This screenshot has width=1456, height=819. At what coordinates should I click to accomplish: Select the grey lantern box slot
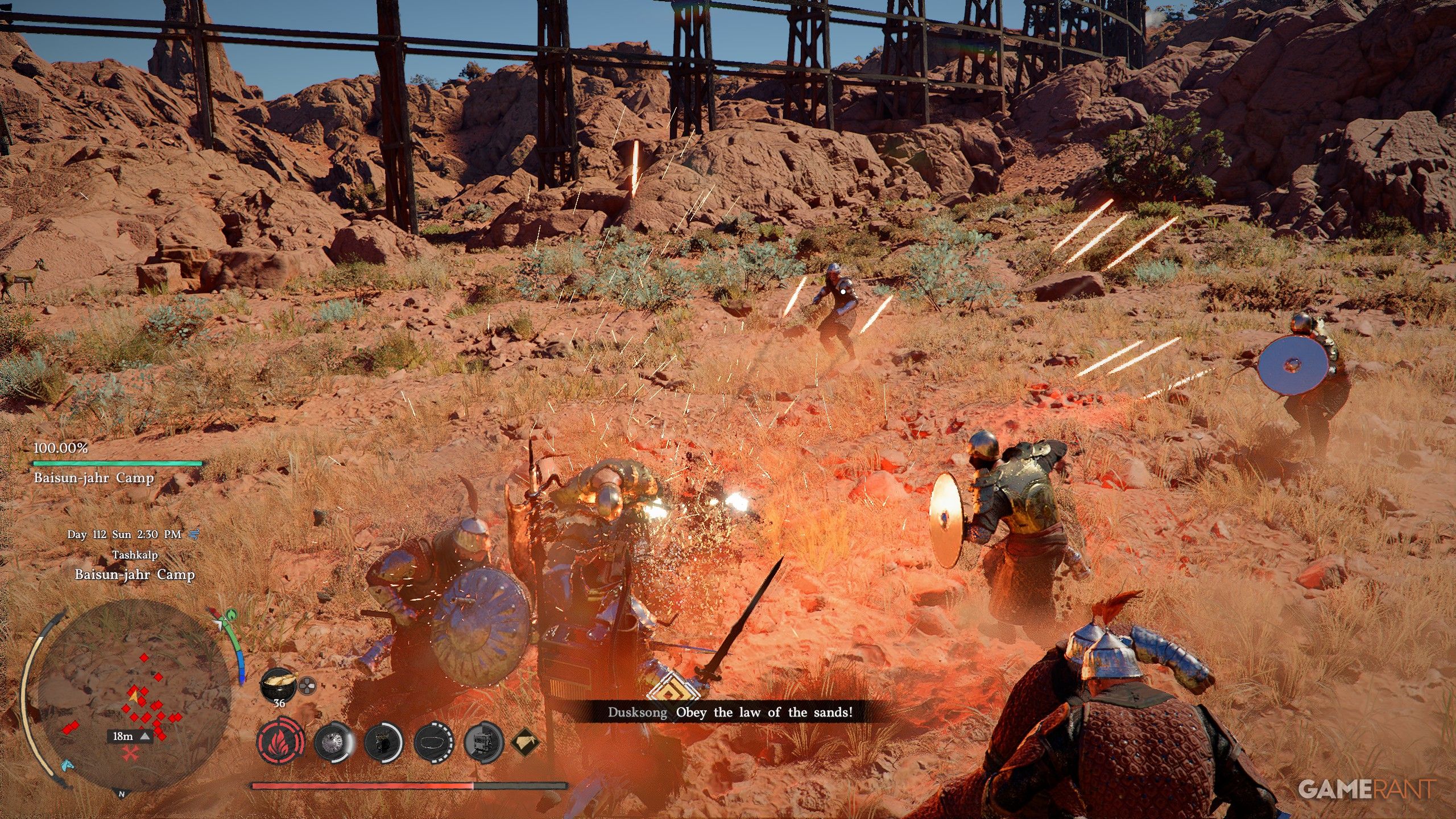tap(484, 742)
